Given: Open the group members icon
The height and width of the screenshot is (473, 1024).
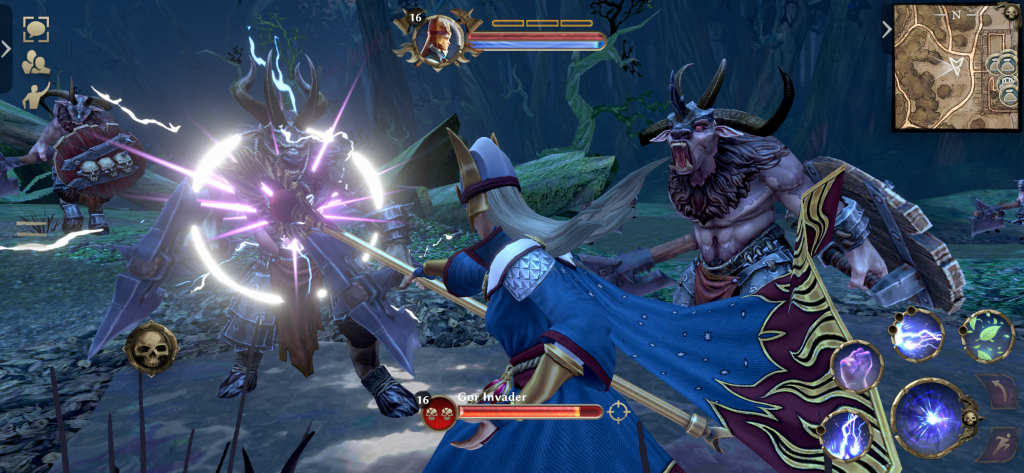Looking at the screenshot, I should pyautogui.click(x=37, y=62).
